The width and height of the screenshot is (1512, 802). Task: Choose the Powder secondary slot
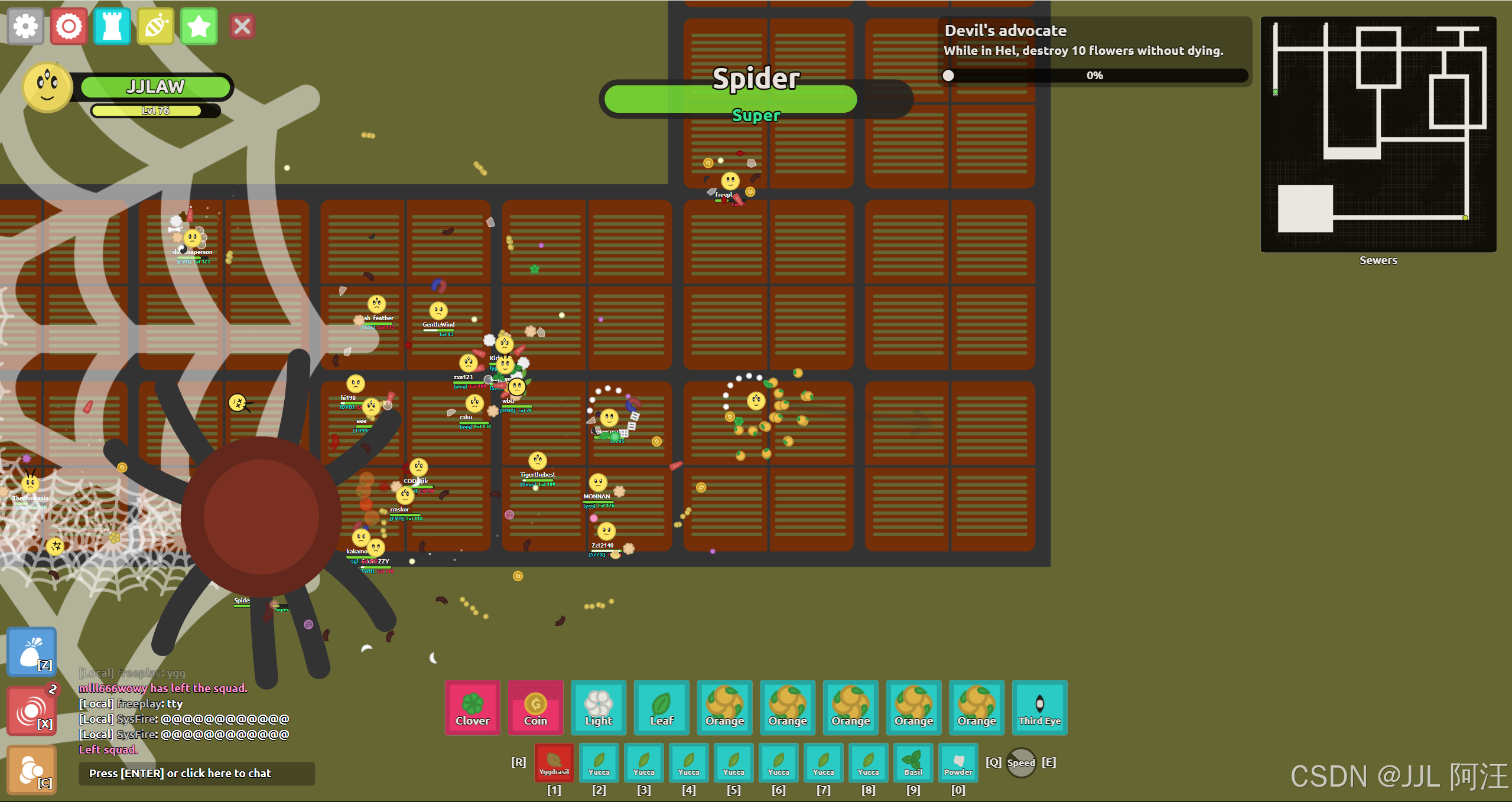pyautogui.click(x=958, y=762)
